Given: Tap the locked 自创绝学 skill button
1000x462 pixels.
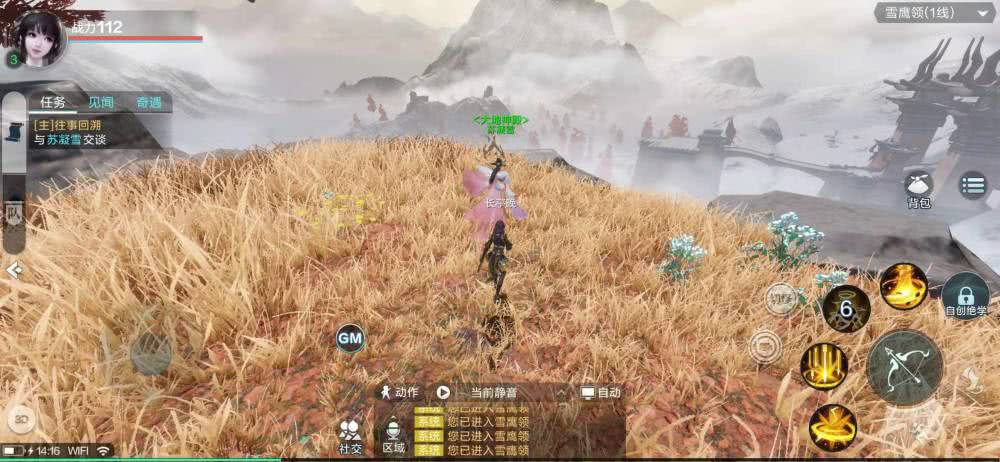Looking at the screenshot, I should point(965,296).
